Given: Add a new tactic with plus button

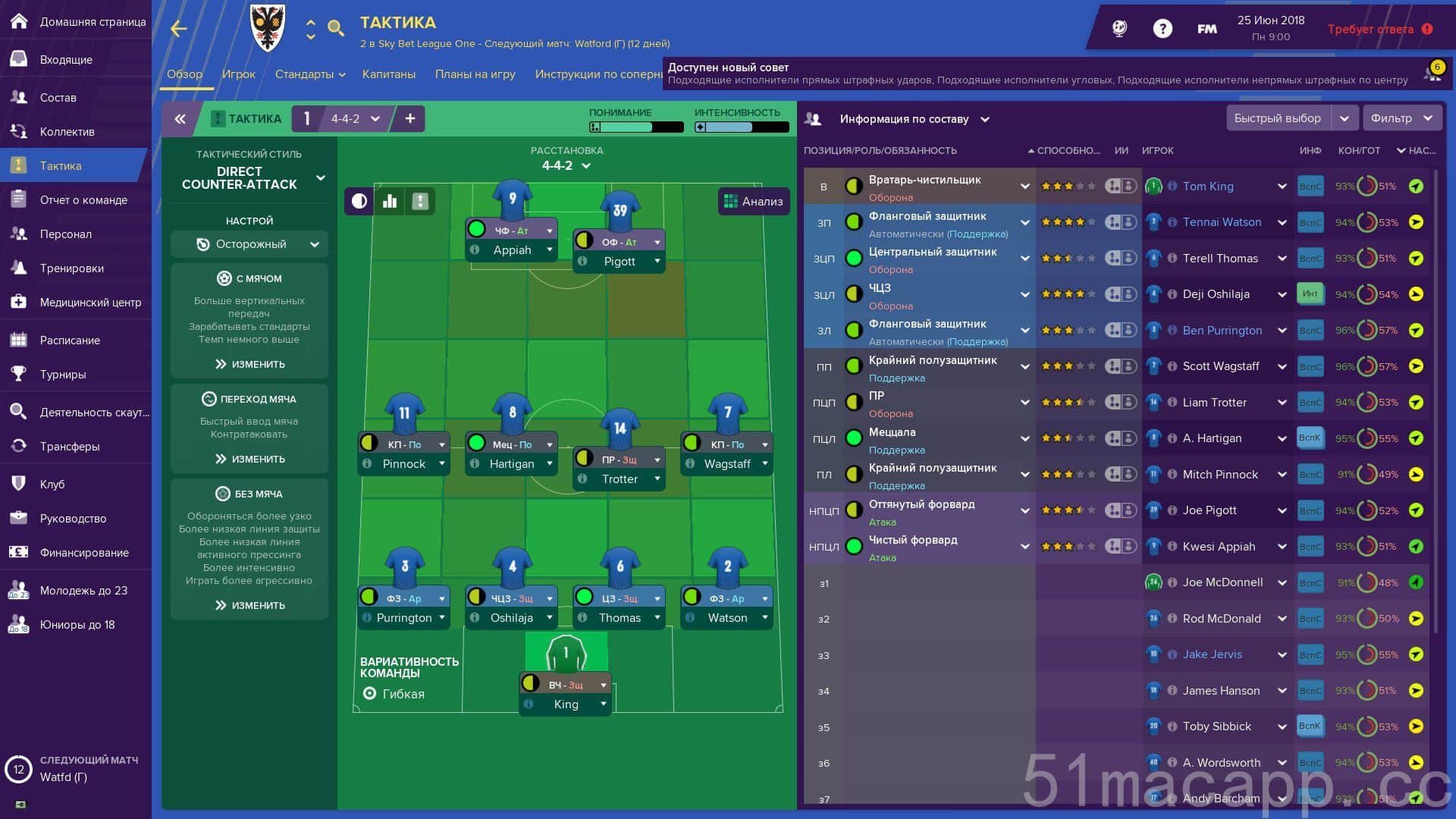Looking at the screenshot, I should point(409,118).
